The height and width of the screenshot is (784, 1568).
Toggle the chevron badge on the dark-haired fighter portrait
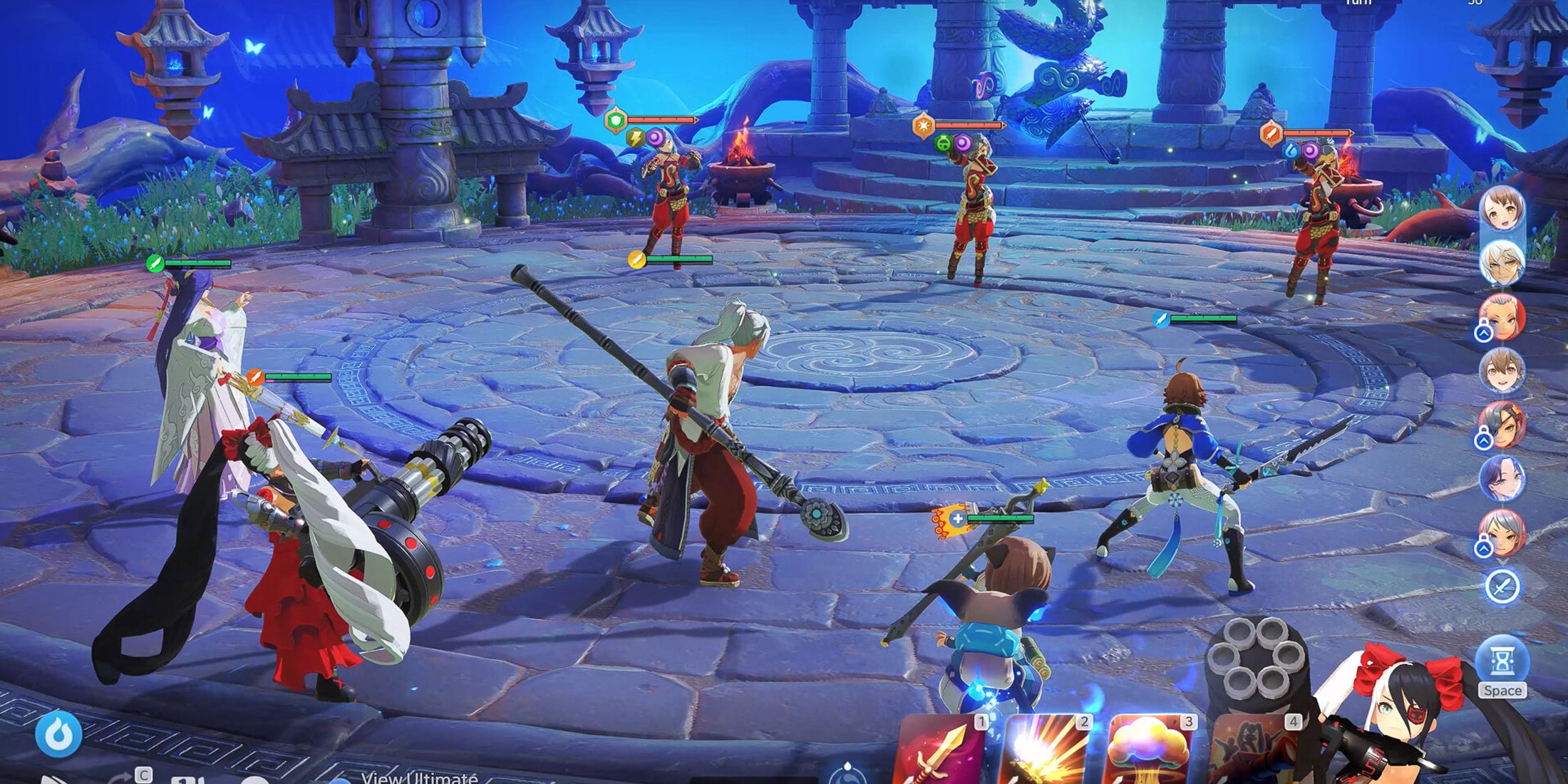point(1483,440)
